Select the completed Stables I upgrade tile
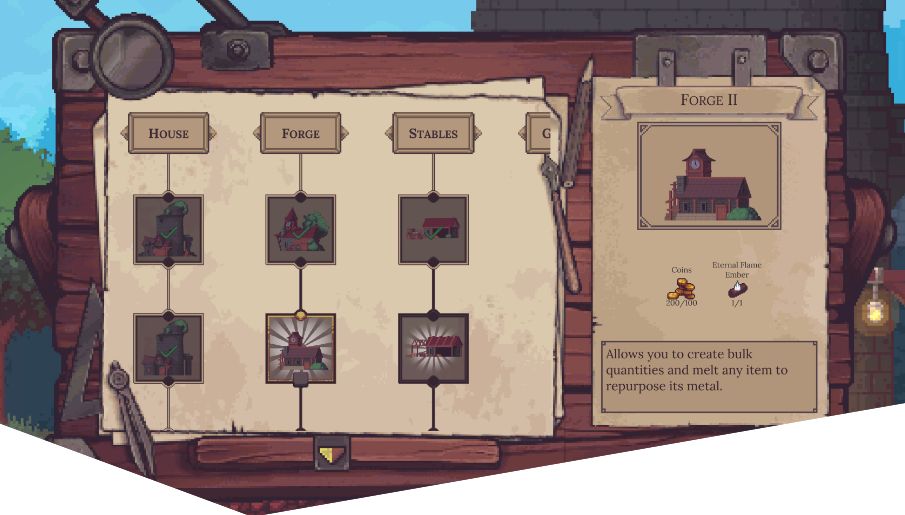 point(433,230)
